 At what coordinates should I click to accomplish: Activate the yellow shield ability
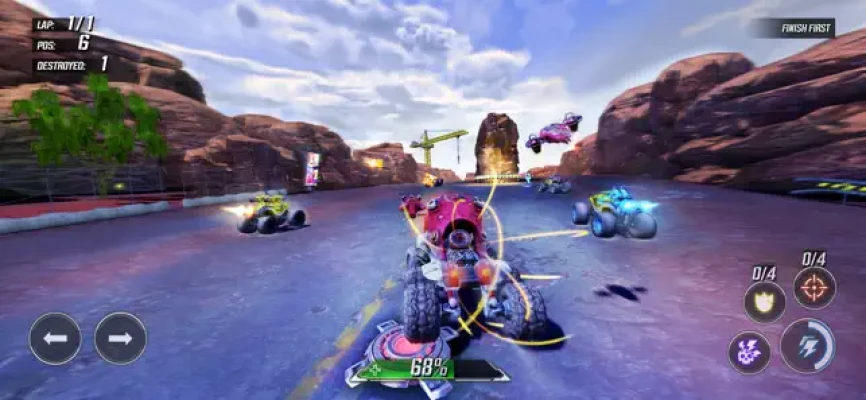pos(764,301)
